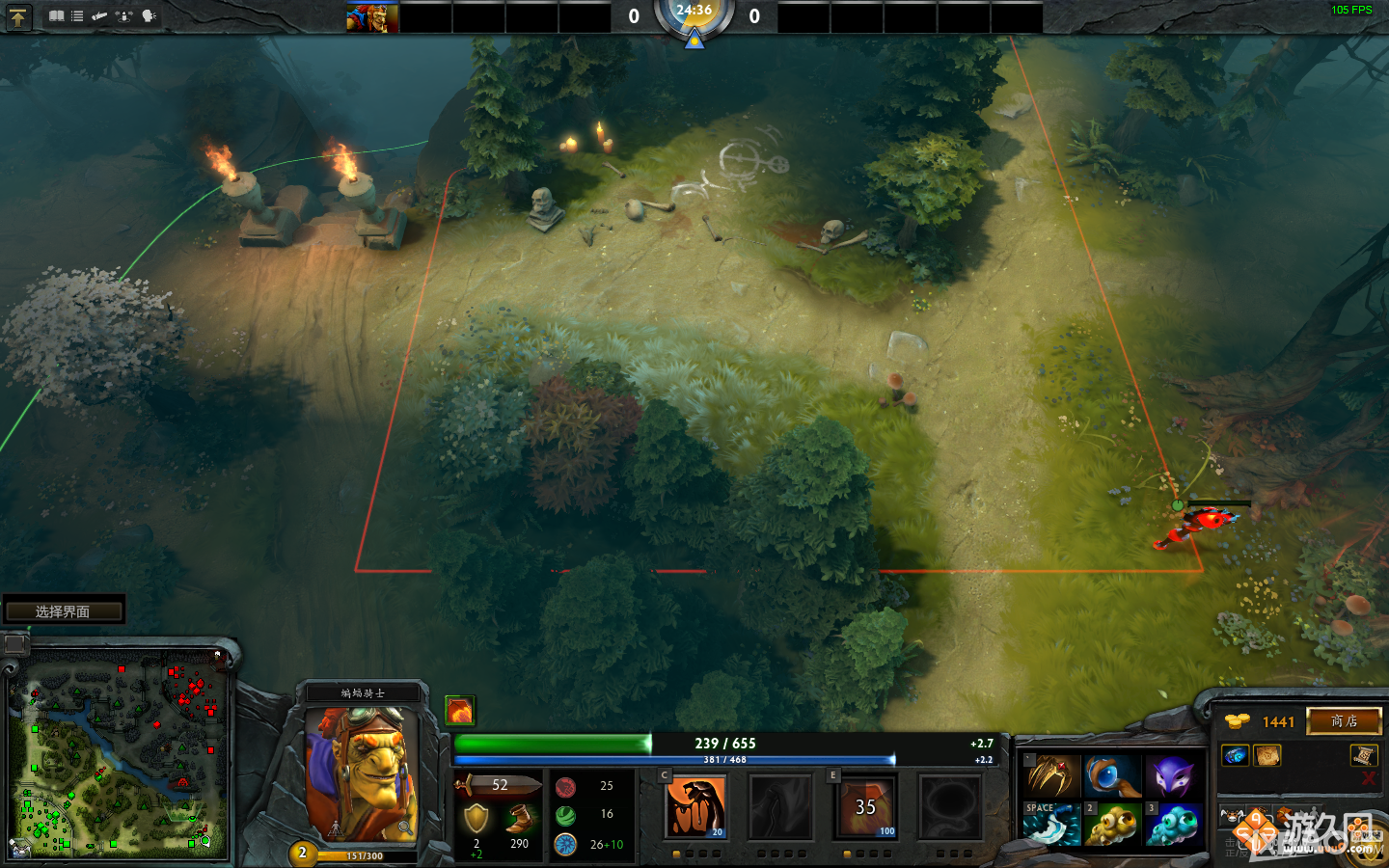Select Batrider's portrait on the top bar
The width and height of the screenshot is (1389, 868).
click(371, 15)
